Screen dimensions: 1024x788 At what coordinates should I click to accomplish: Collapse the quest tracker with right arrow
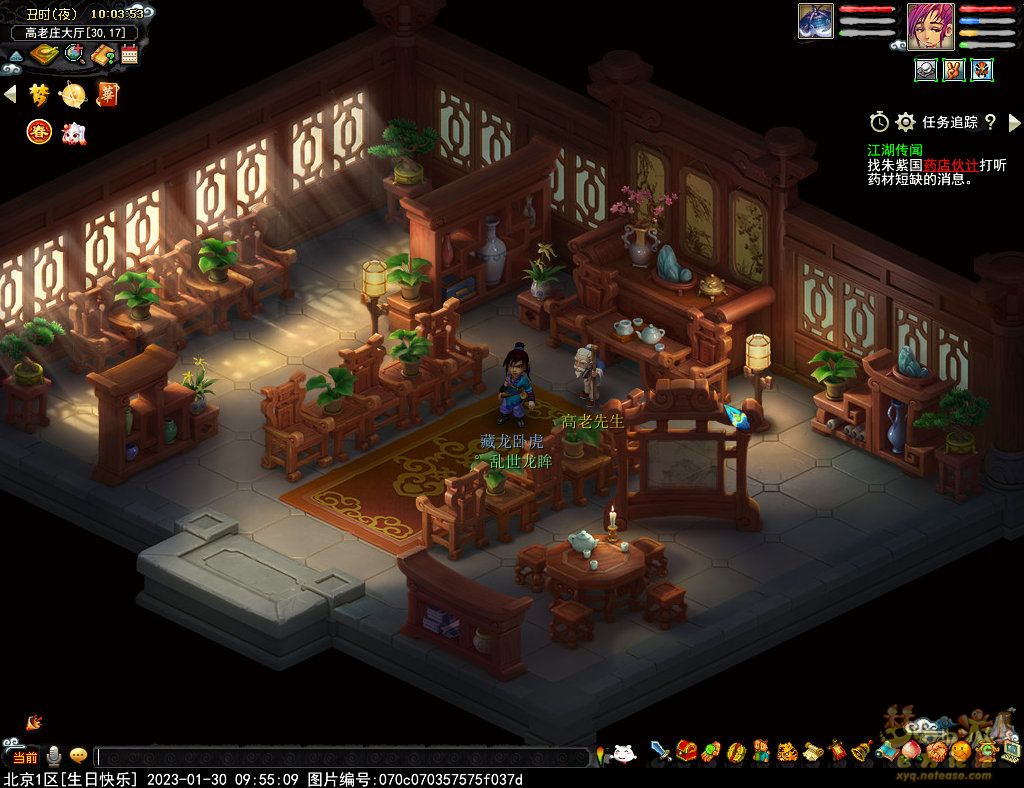point(1014,122)
